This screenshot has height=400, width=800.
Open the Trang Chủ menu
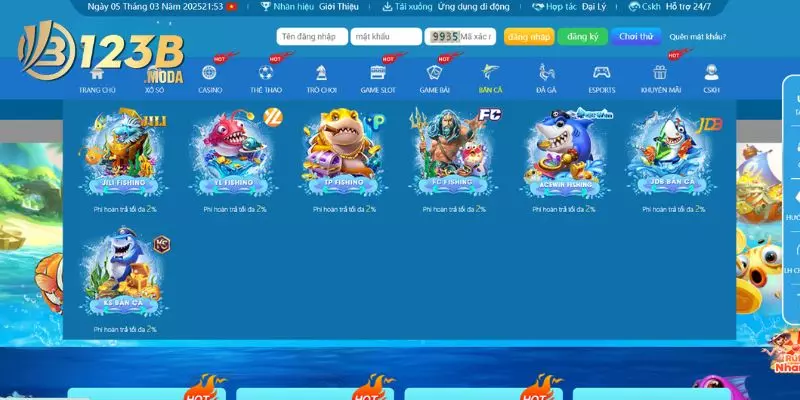[x=97, y=78]
